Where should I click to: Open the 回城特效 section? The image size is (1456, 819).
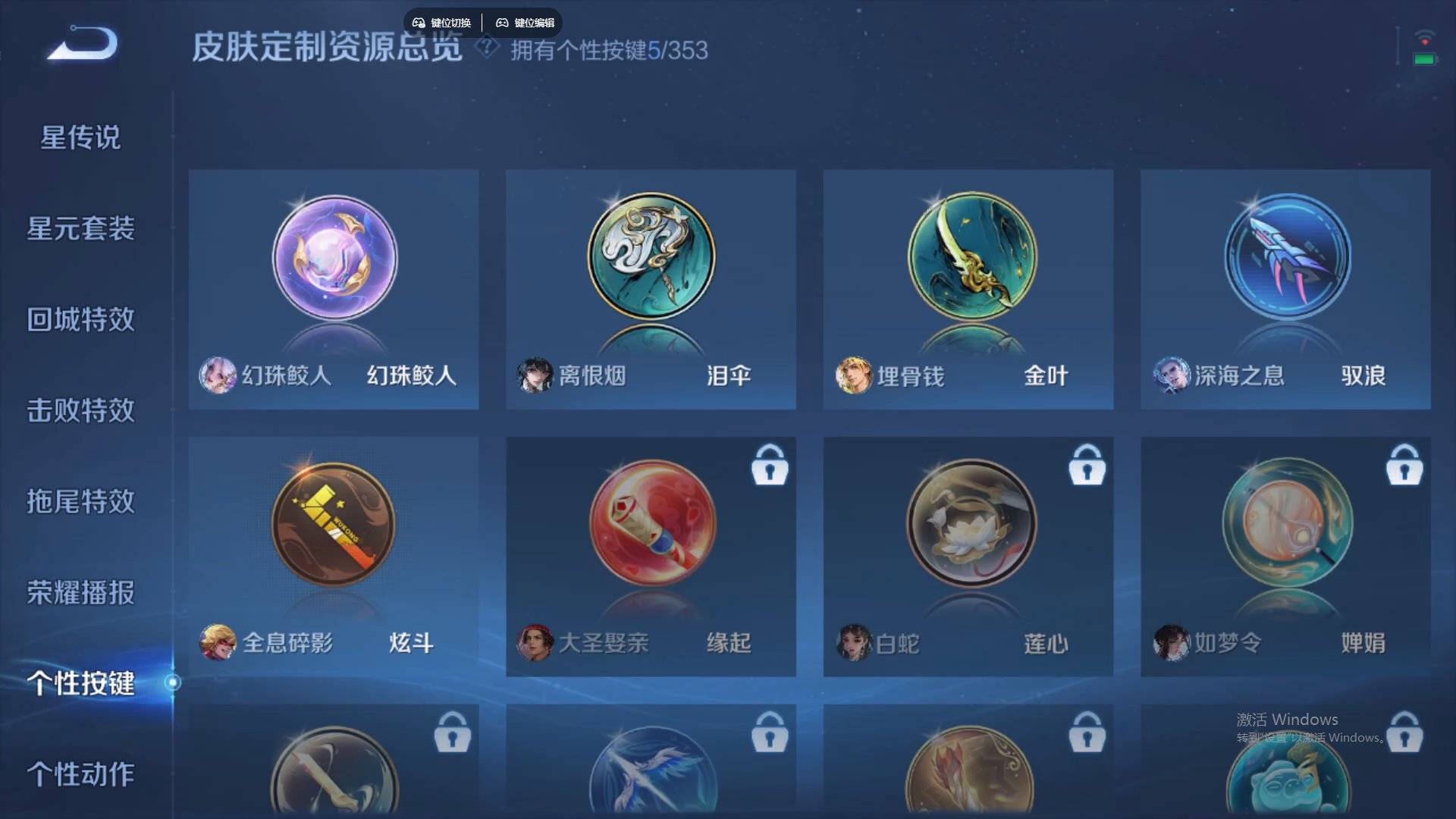pyautogui.click(x=80, y=320)
